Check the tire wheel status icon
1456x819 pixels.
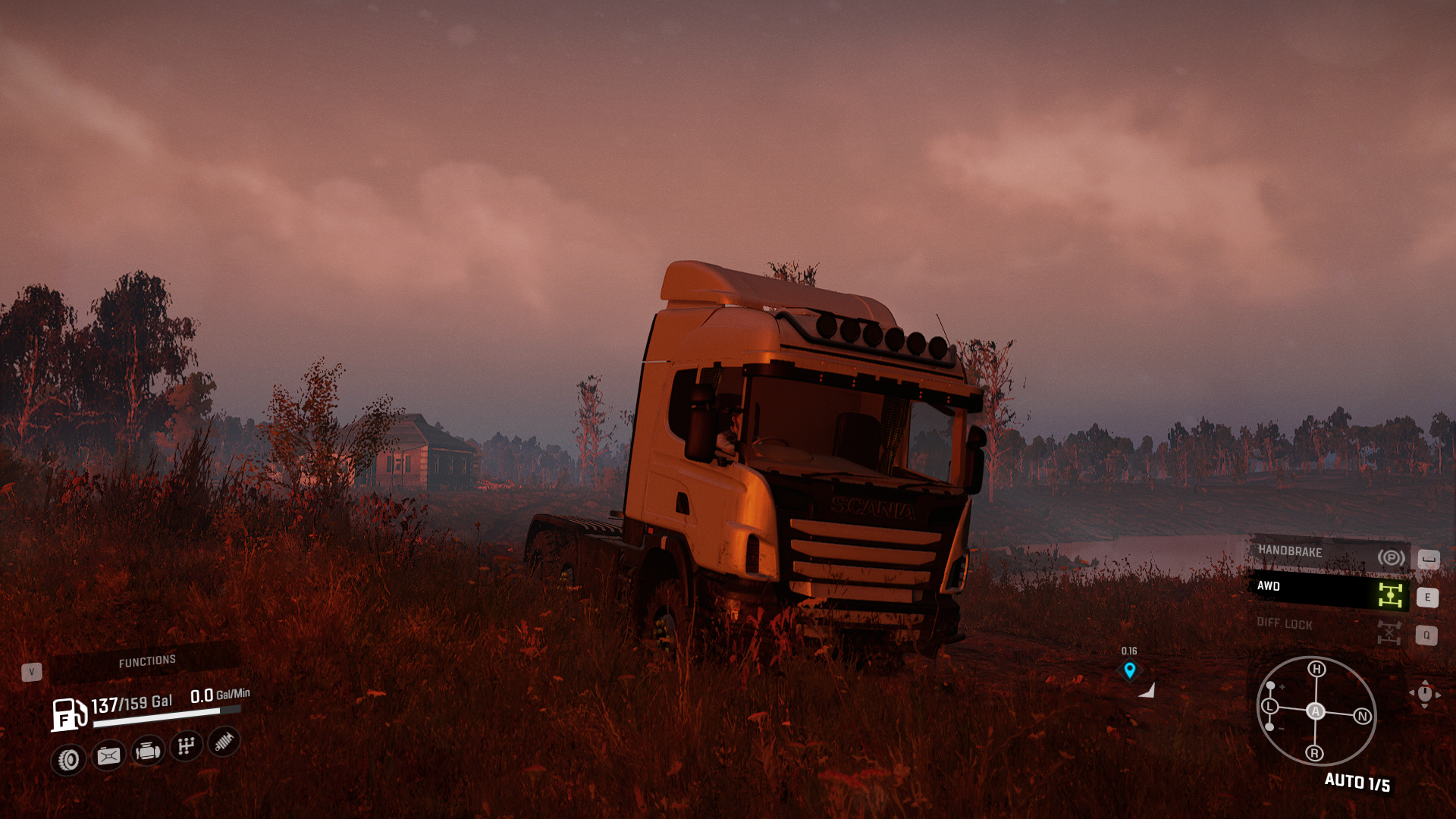click(69, 759)
